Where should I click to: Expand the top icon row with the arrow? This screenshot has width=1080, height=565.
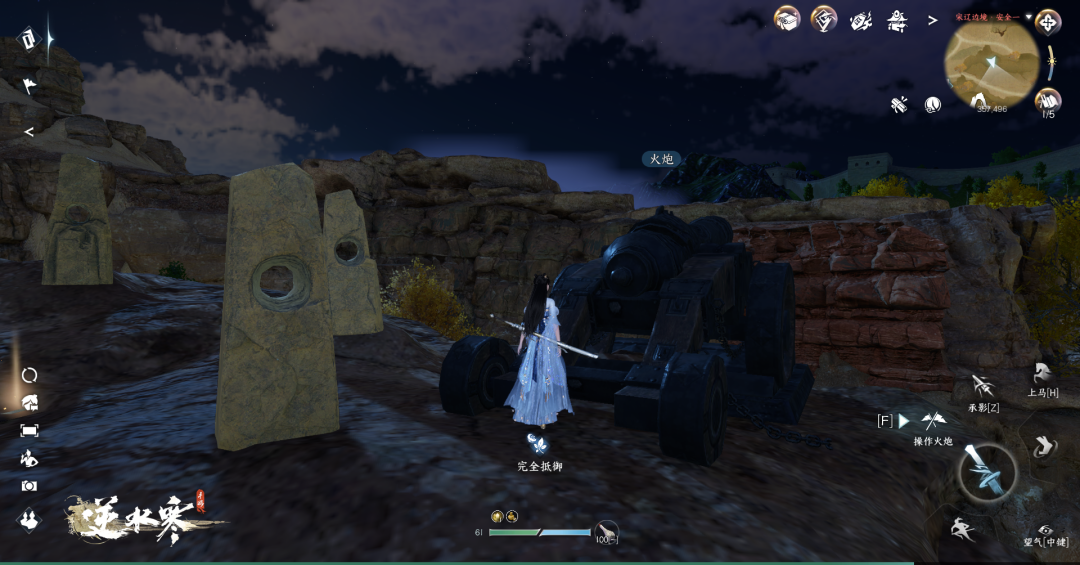[x=932, y=20]
